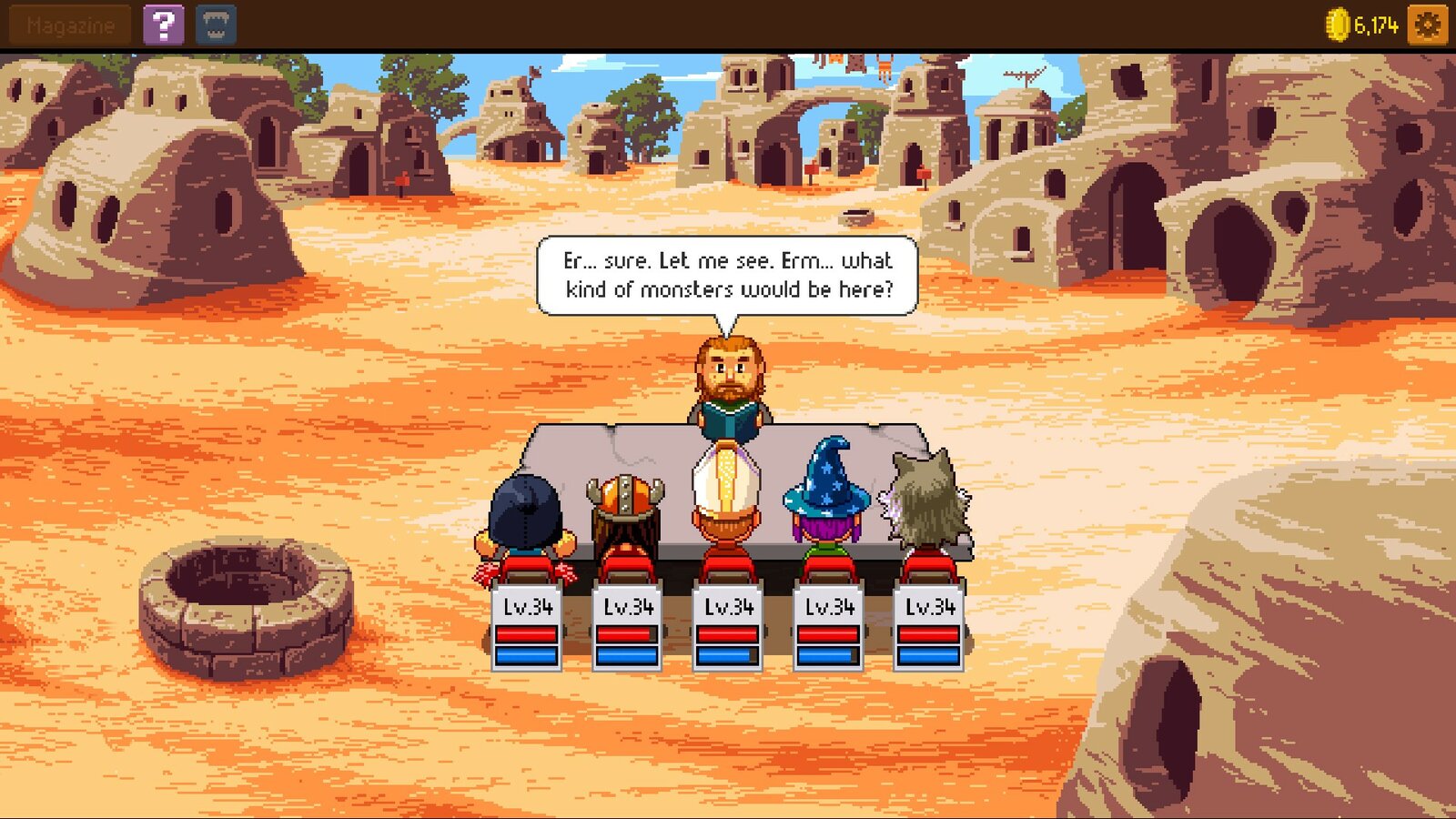Click the werewolf's blue mana bar
Image resolution: width=1456 pixels, height=819 pixels.
[929, 658]
